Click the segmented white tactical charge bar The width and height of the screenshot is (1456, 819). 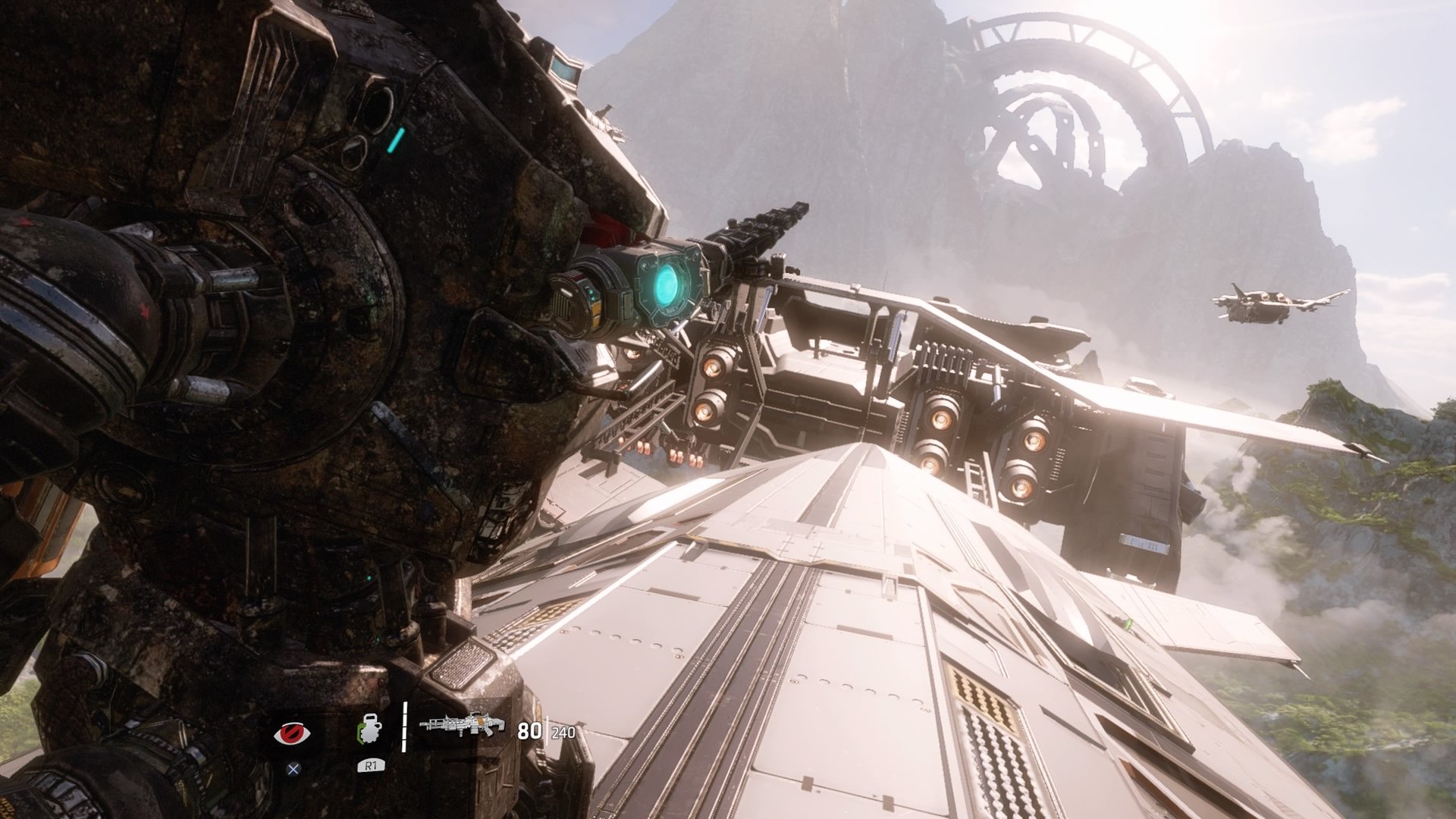[406, 728]
